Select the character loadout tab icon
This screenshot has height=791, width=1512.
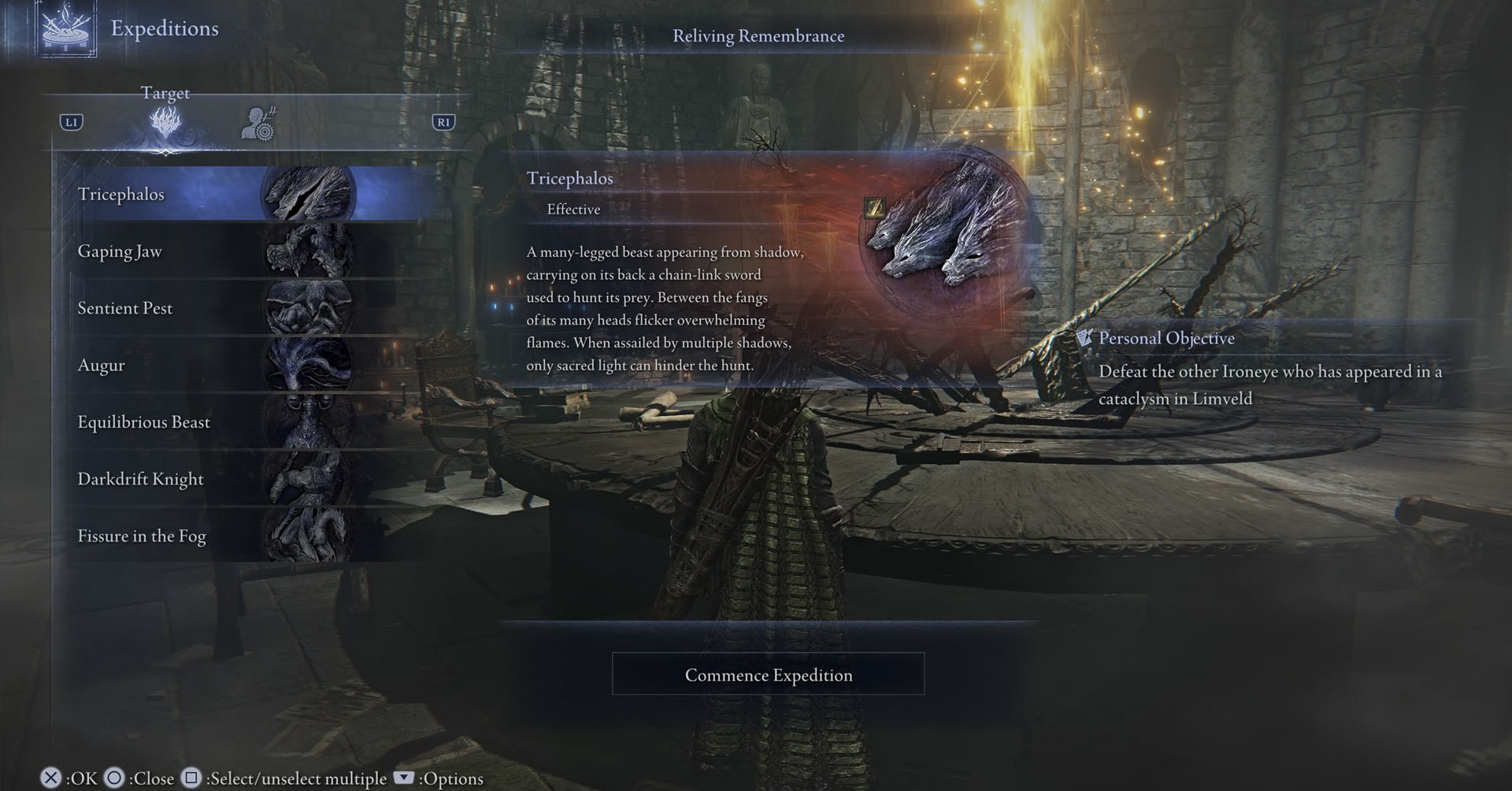click(x=260, y=121)
